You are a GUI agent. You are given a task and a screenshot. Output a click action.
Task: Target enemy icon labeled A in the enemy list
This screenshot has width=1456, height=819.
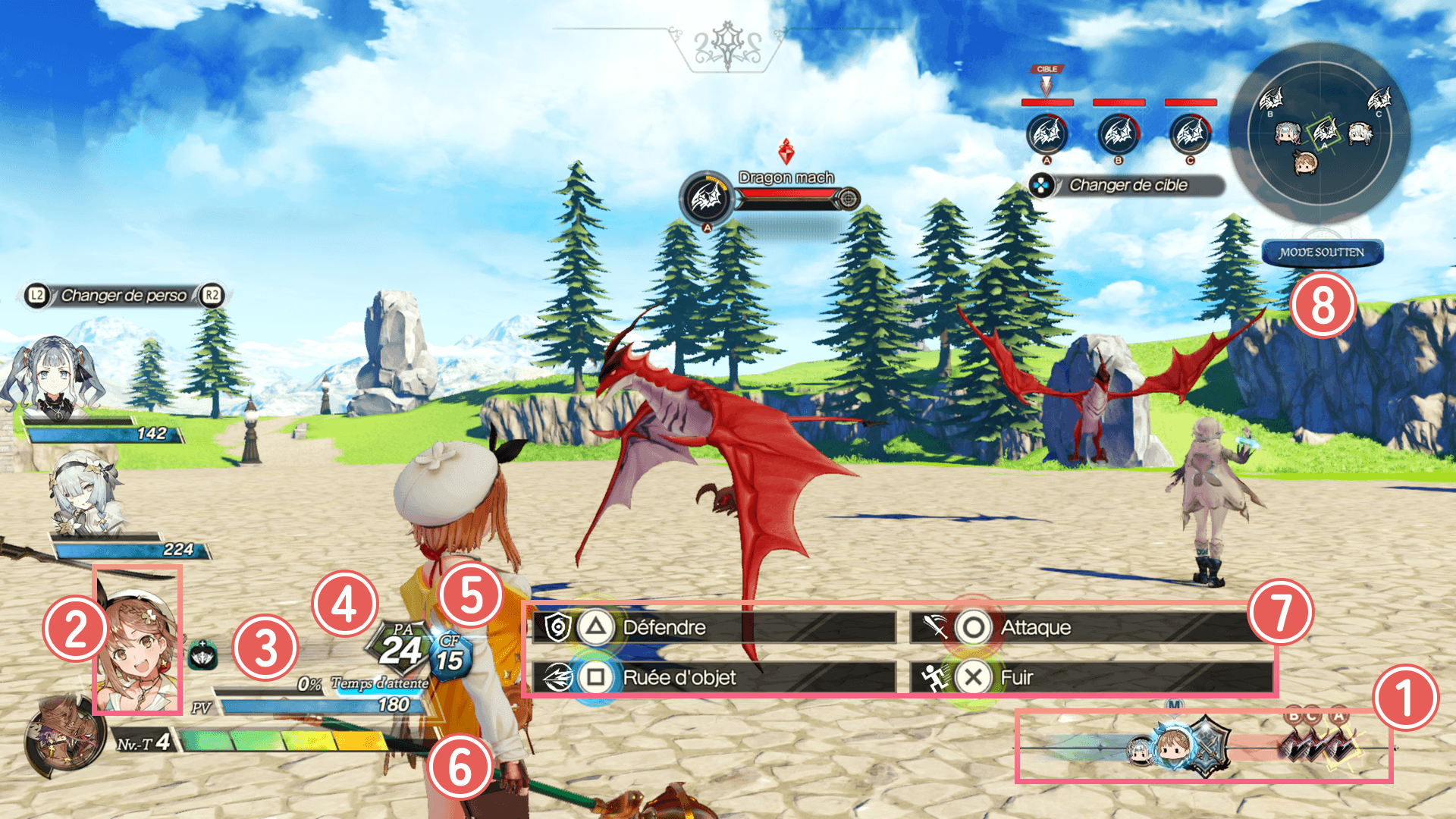tap(1046, 134)
